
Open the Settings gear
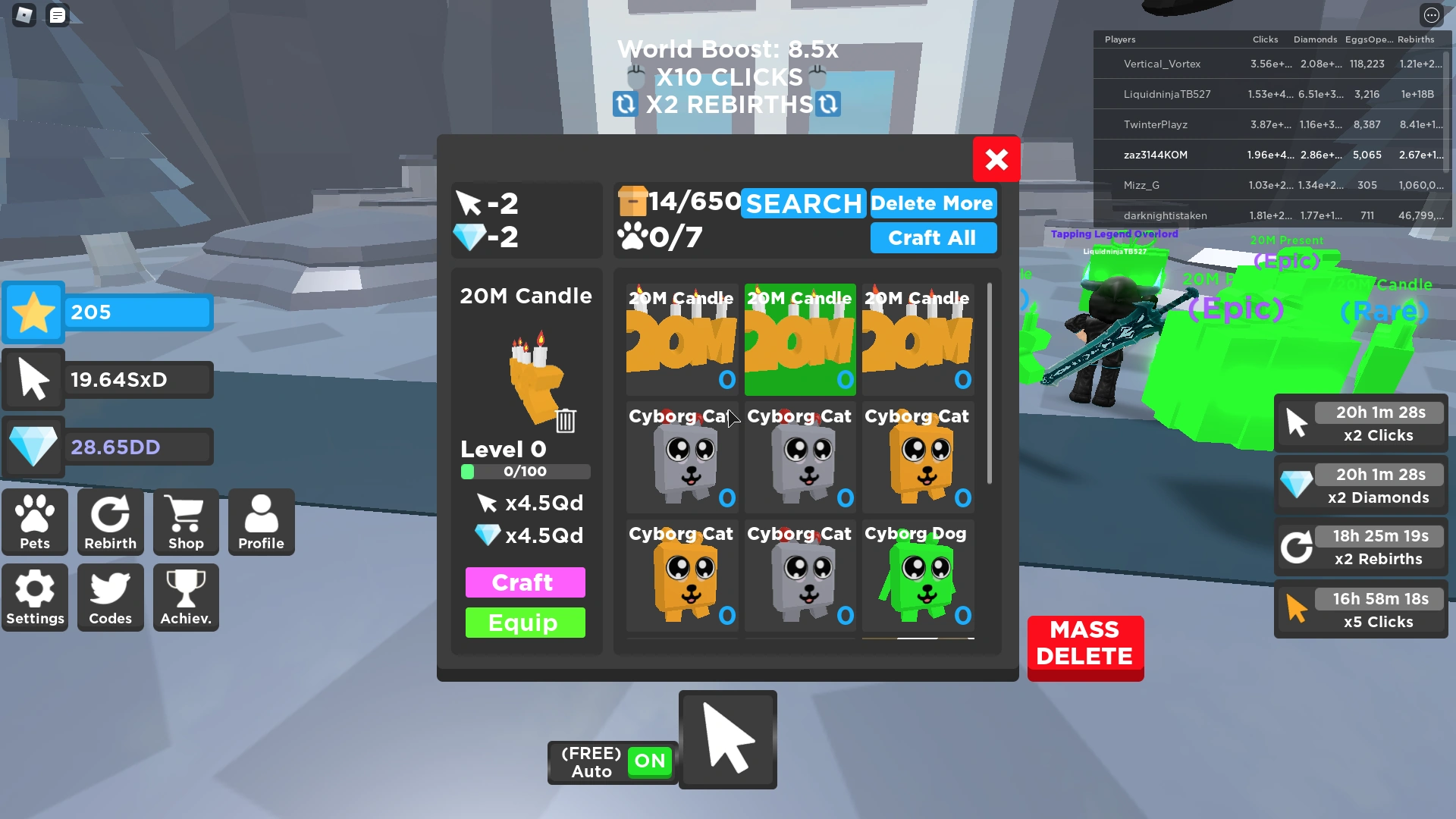point(35,598)
